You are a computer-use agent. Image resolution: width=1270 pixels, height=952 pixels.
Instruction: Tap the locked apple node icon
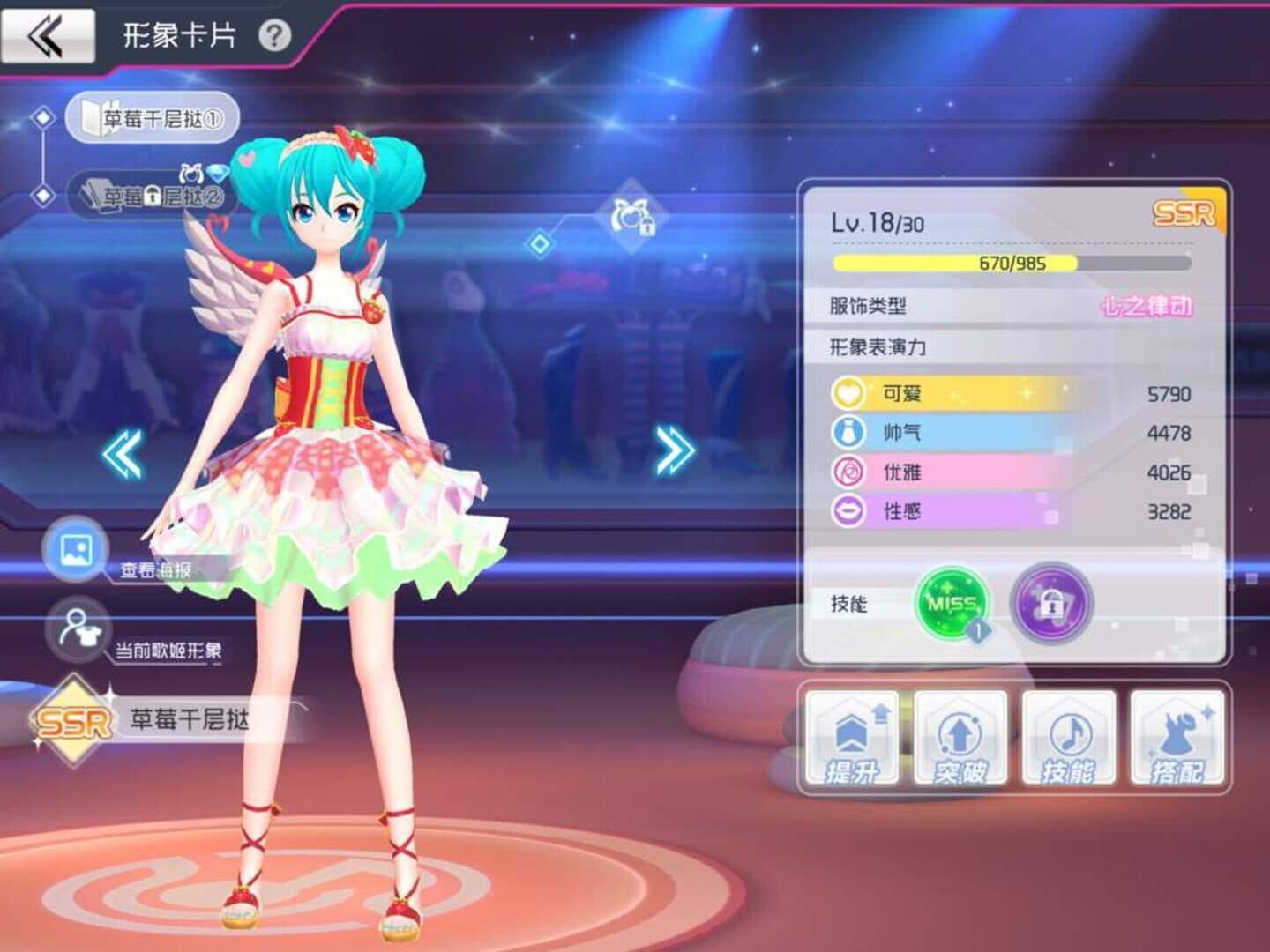pyautogui.click(x=632, y=217)
